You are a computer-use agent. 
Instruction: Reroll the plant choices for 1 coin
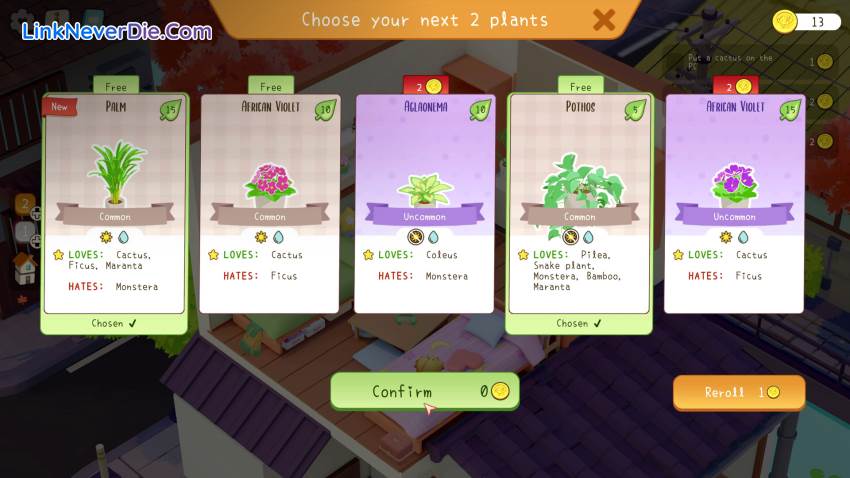point(739,393)
